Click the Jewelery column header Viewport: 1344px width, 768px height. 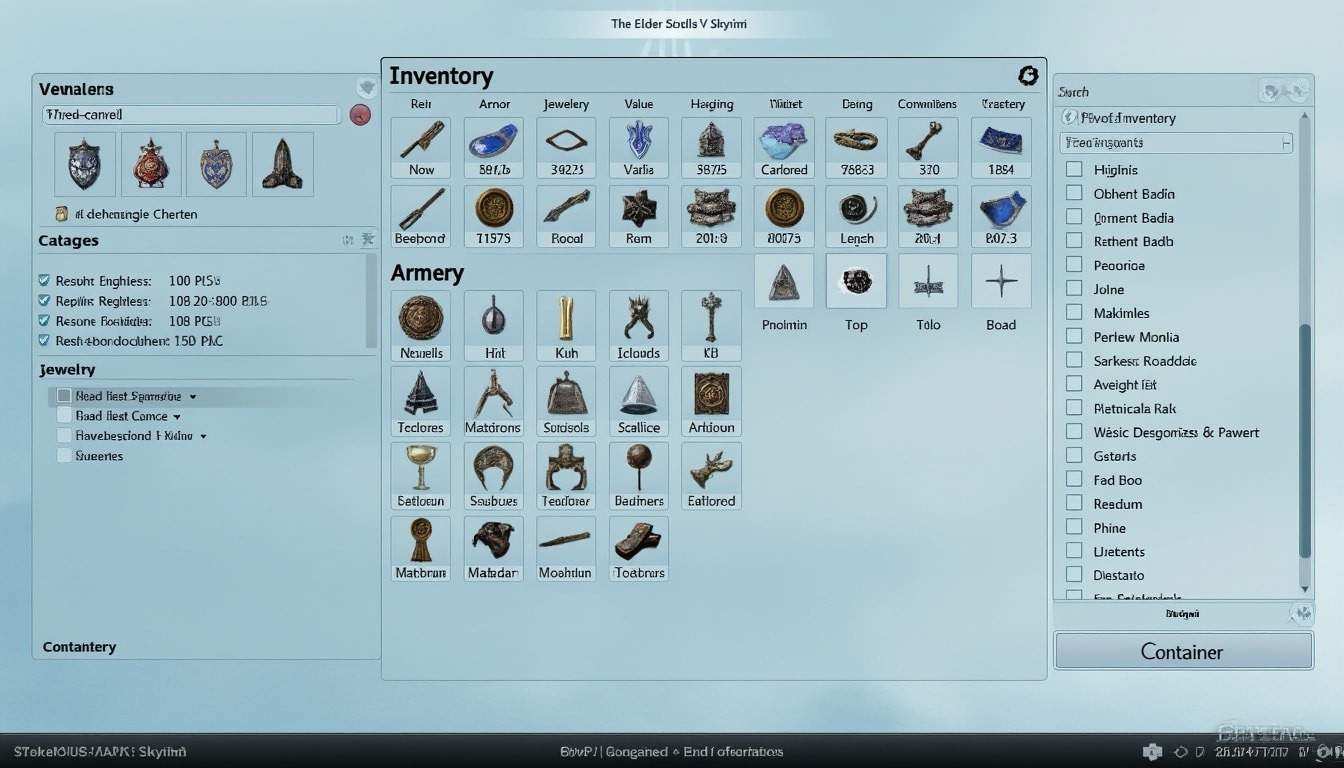565,103
